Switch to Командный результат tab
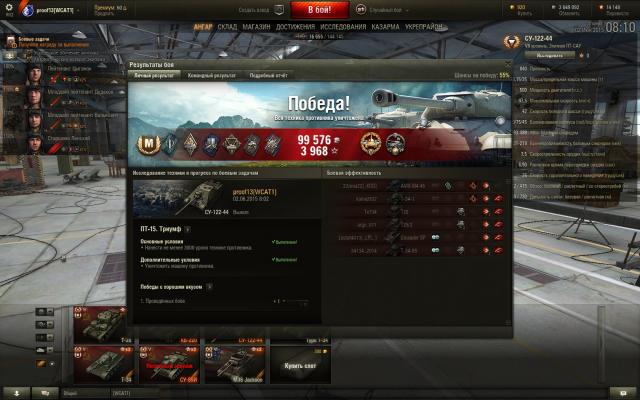640x400 pixels. tap(212, 75)
